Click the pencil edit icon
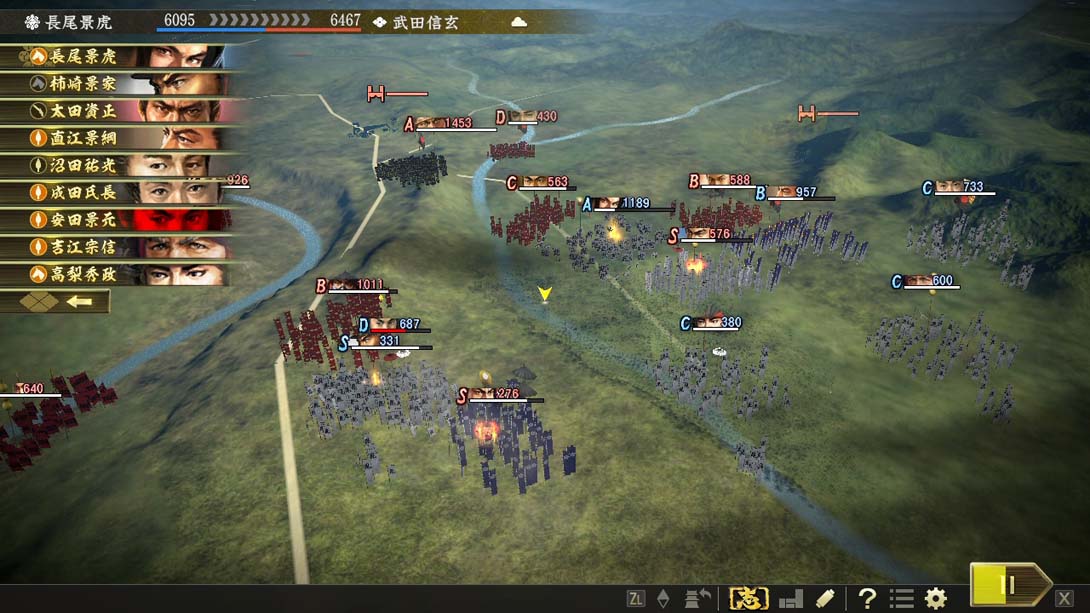 [825, 598]
